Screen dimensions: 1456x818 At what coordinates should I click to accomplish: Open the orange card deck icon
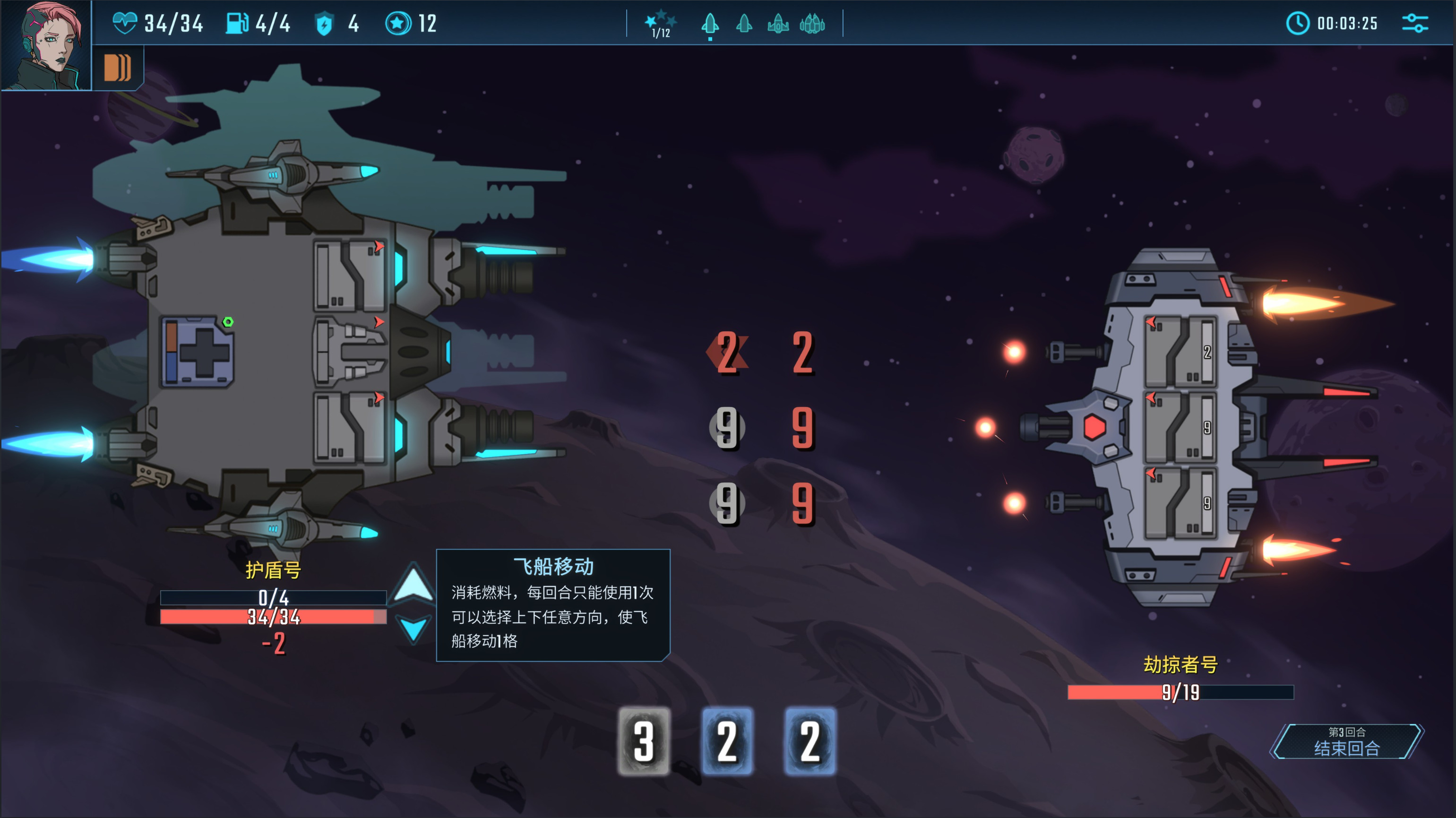[117, 68]
